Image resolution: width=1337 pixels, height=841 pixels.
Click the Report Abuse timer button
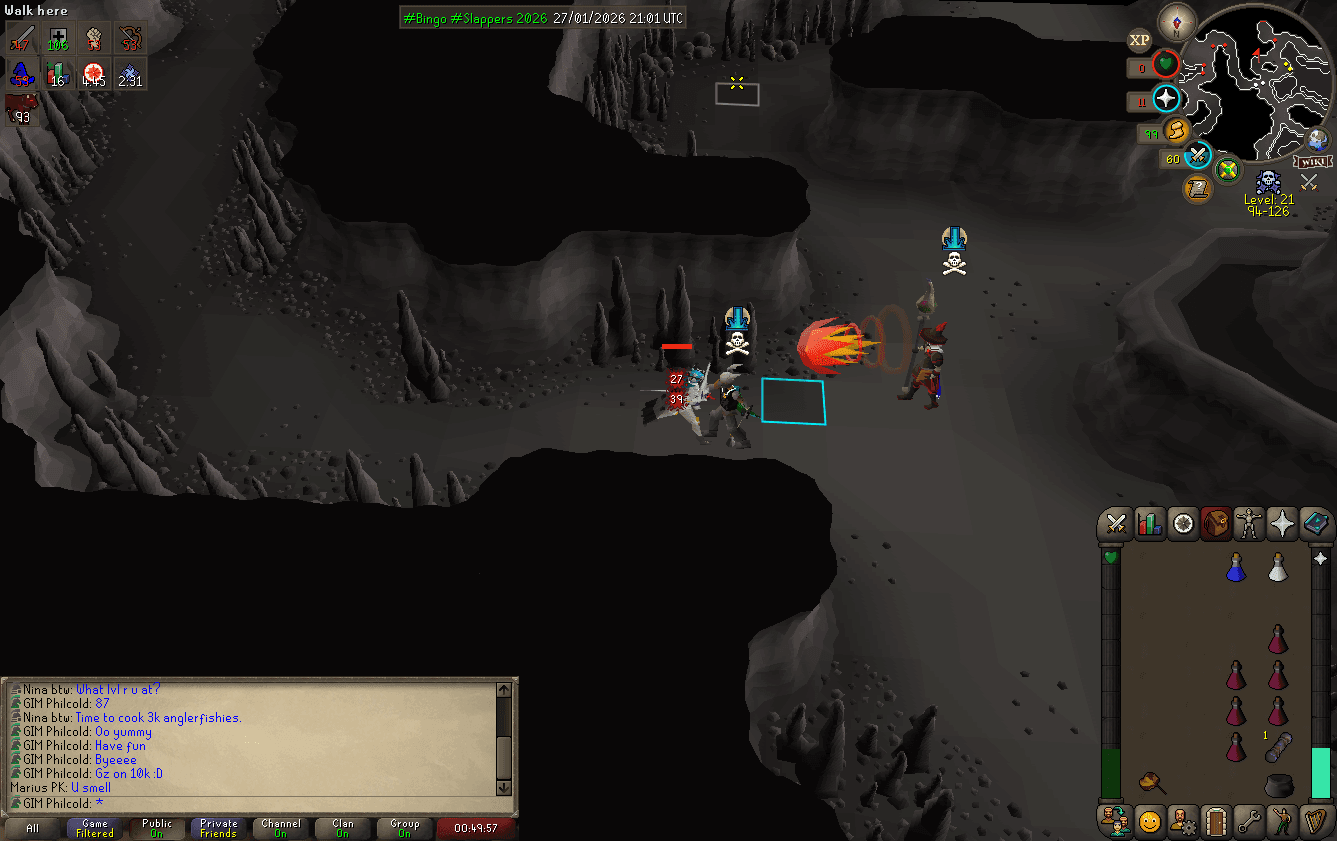tap(477, 829)
